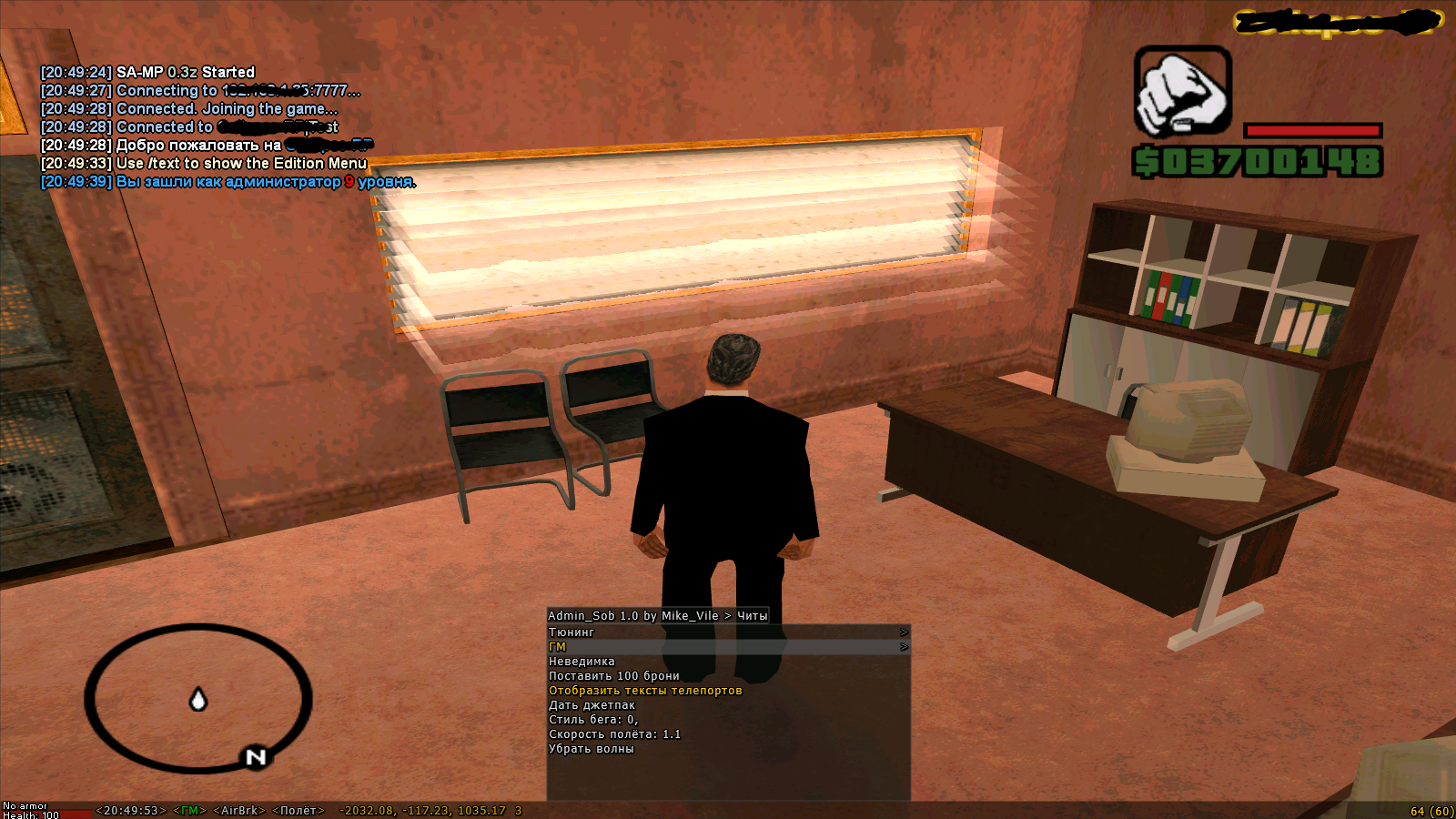The image size is (1456, 819).
Task: Click the Admin_Sob menu title bar
Action: point(658,616)
